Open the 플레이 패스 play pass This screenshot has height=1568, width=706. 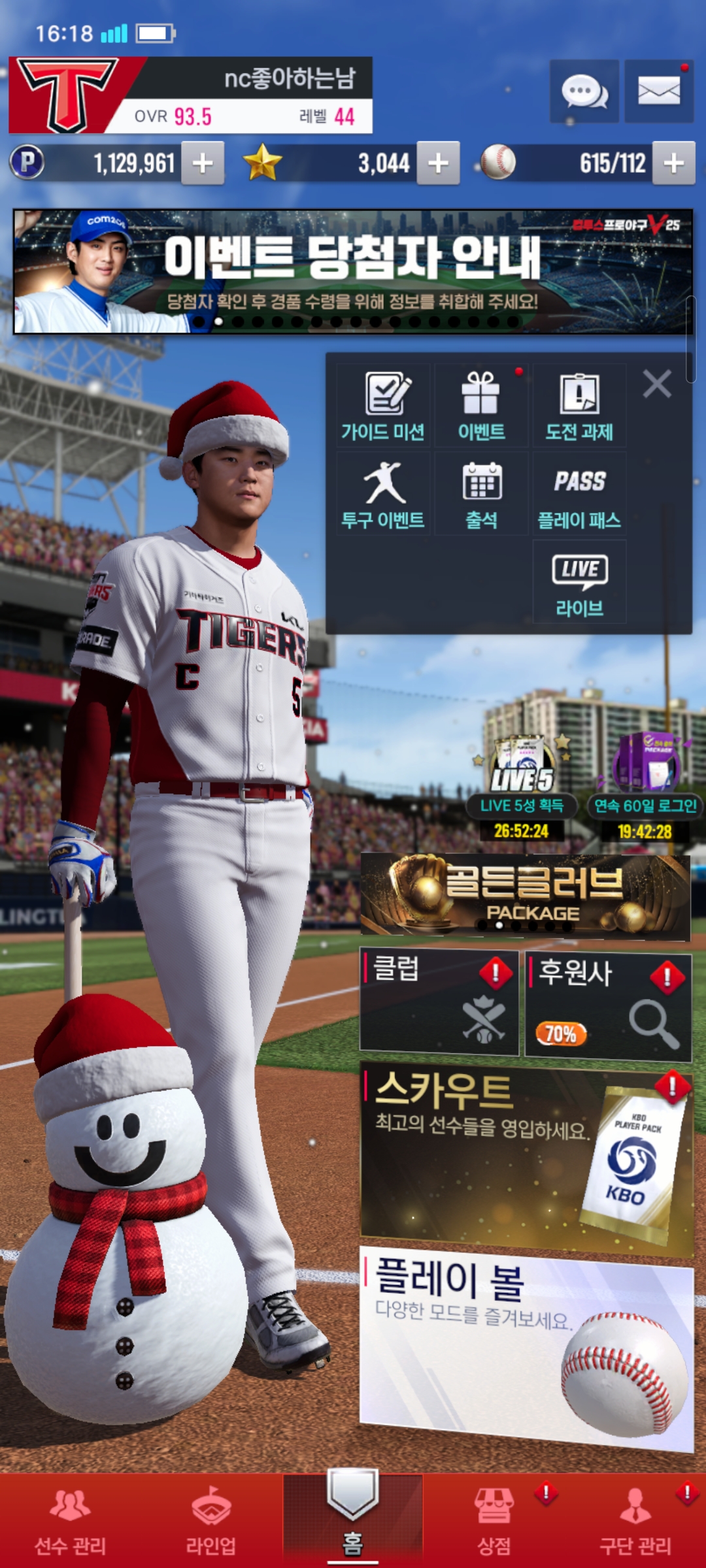[580, 495]
